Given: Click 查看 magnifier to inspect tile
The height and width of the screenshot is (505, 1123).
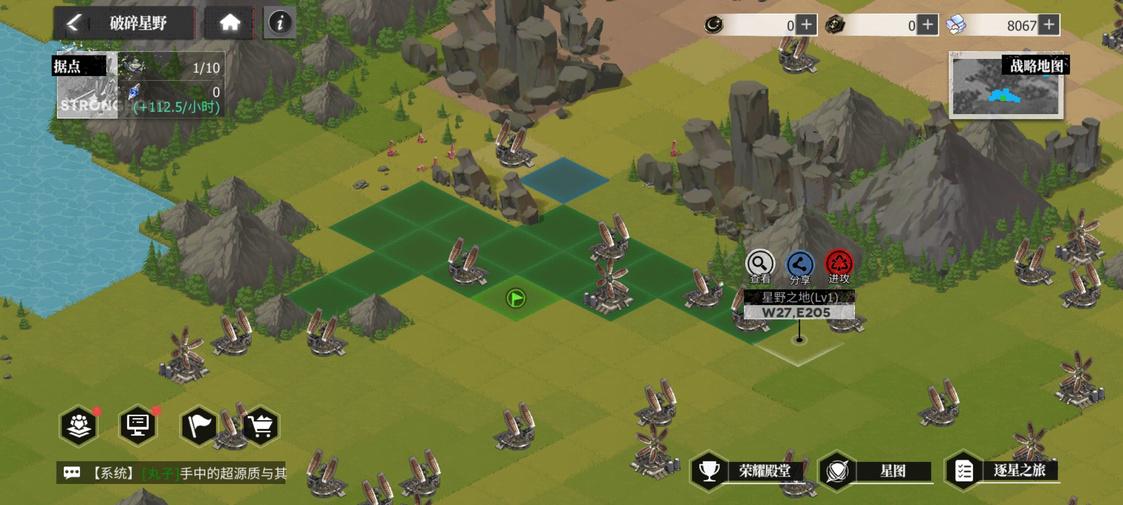Looking at the screenshot, I should tap(760, 264).
